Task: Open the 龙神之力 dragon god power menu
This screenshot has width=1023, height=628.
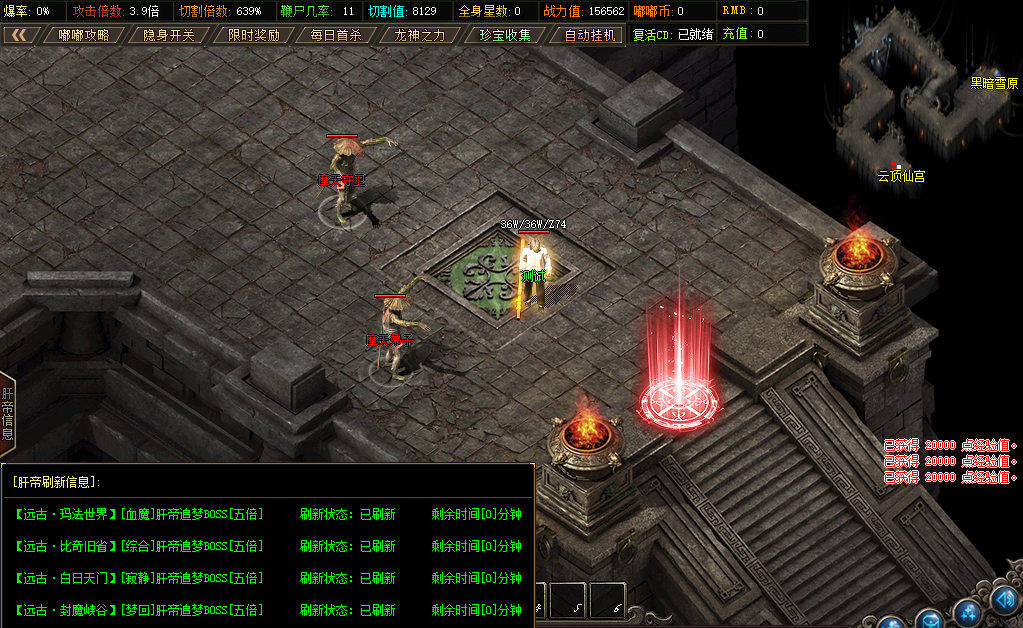Action: tap(420, 35)
